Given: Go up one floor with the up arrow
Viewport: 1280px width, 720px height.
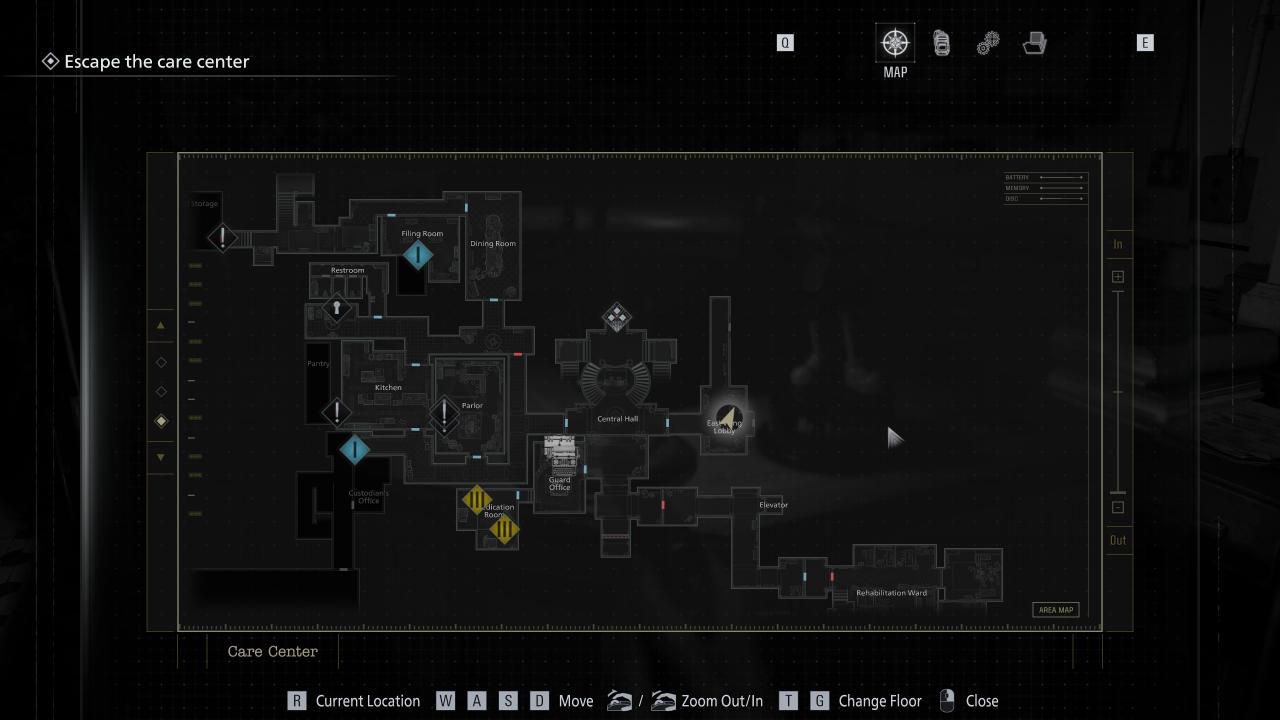Looking at the screenshot, I should coord(160,326).
